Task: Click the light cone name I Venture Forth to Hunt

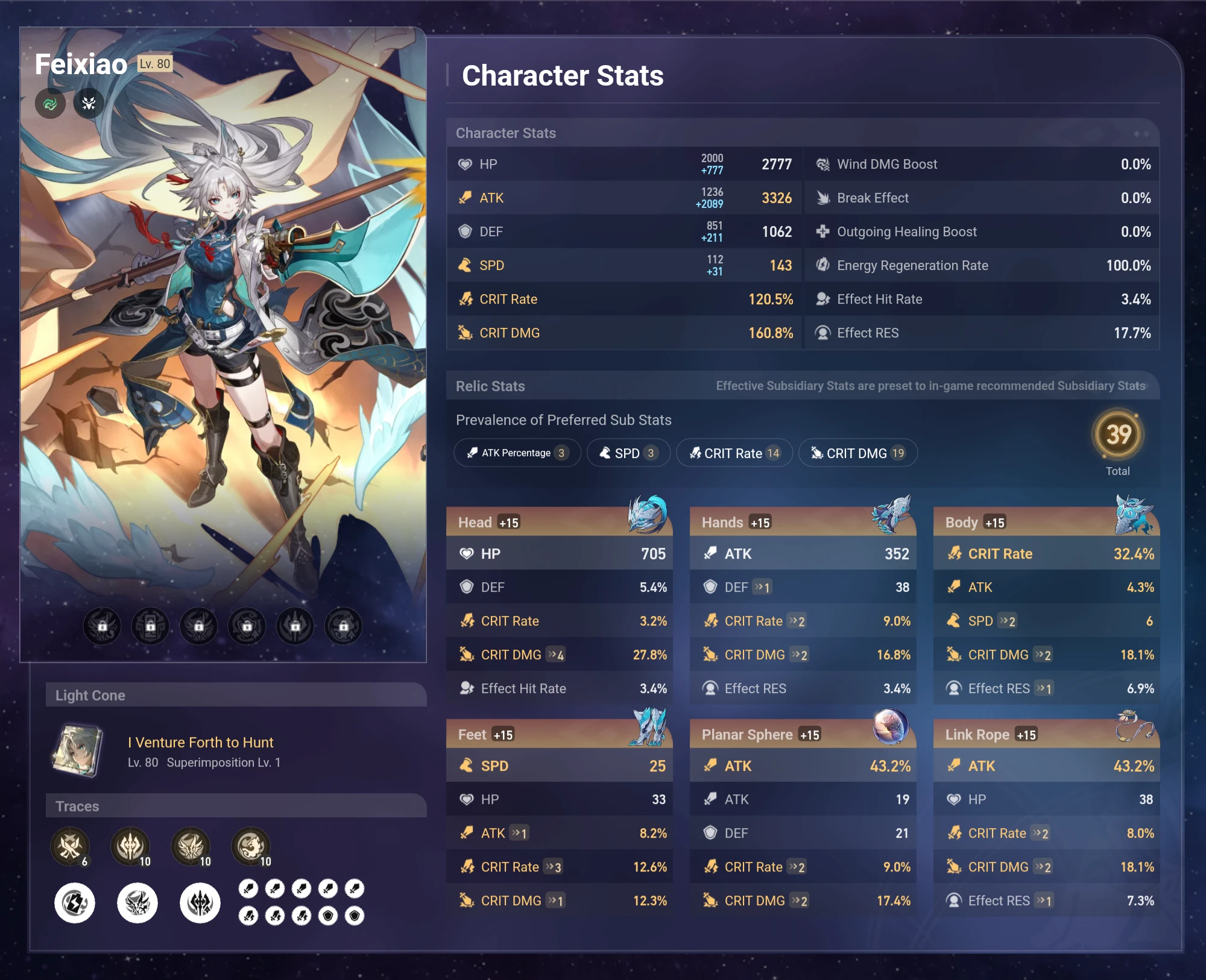Action: pyautogui.click(x=201, y=743)
